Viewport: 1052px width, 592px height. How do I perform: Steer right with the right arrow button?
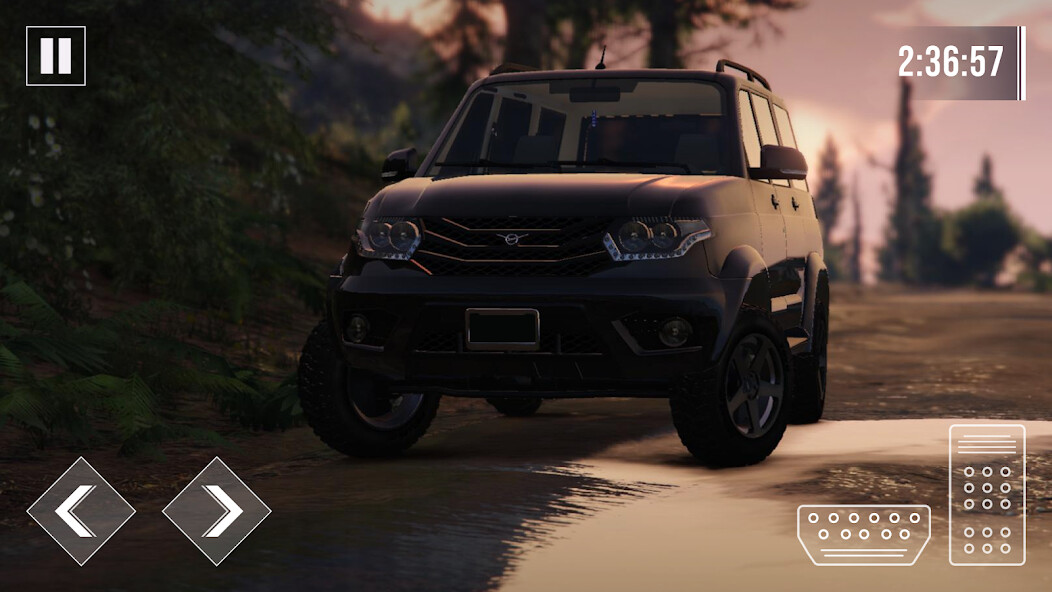[x=216, y=511]
